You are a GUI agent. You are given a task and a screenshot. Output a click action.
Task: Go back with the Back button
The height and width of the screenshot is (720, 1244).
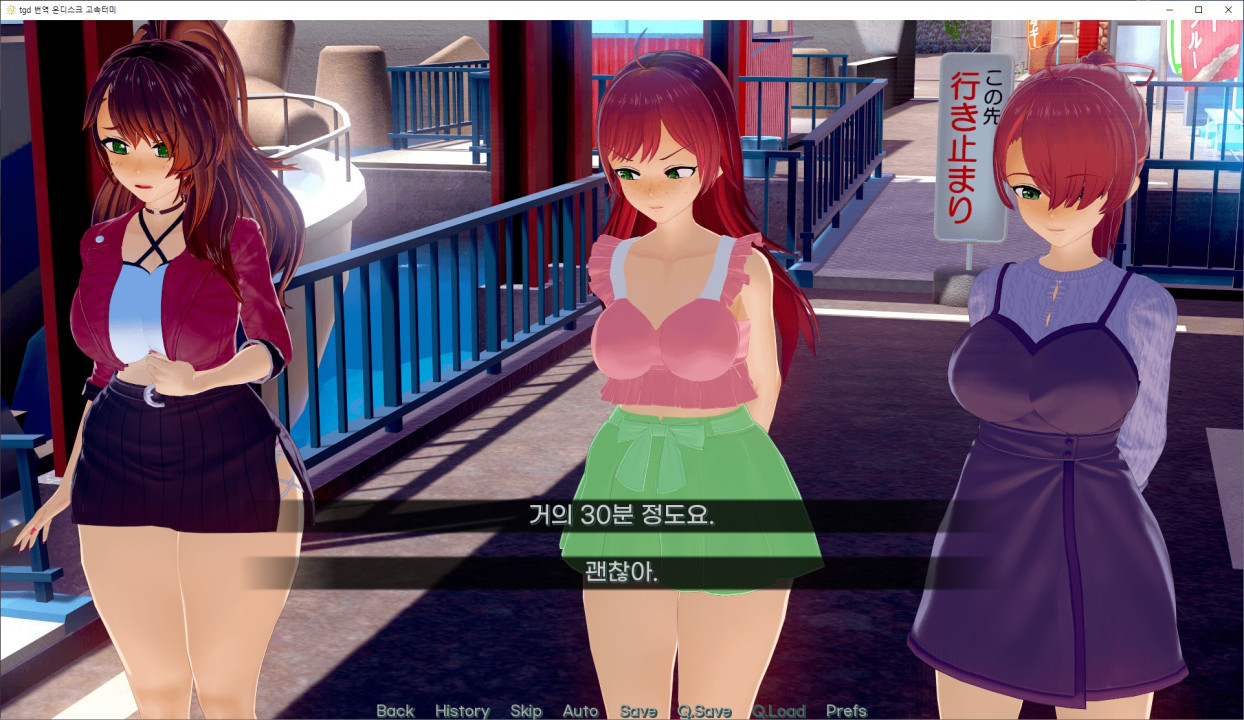(395, 711)
